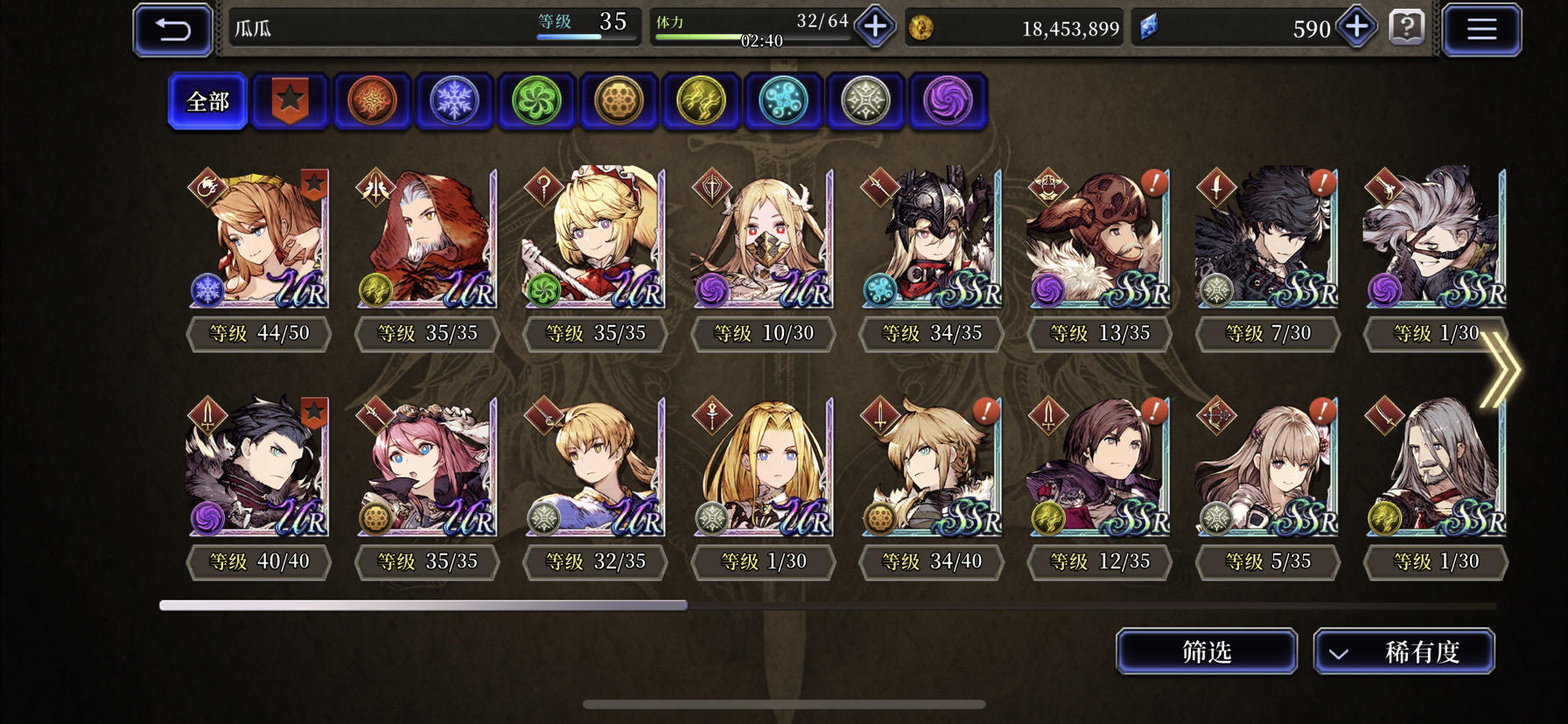Viewport: 1568px width, 724px height.
Task: Select the dark element filter icon
Action: click(x=948, y=101)
